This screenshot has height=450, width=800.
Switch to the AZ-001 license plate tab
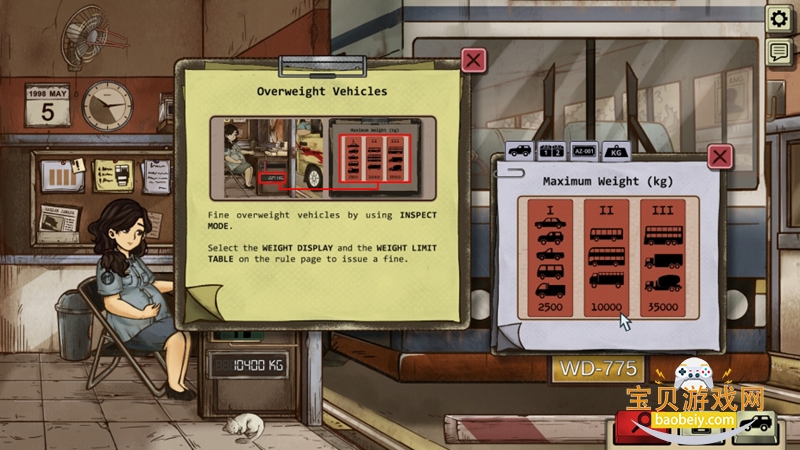(584, 151)
